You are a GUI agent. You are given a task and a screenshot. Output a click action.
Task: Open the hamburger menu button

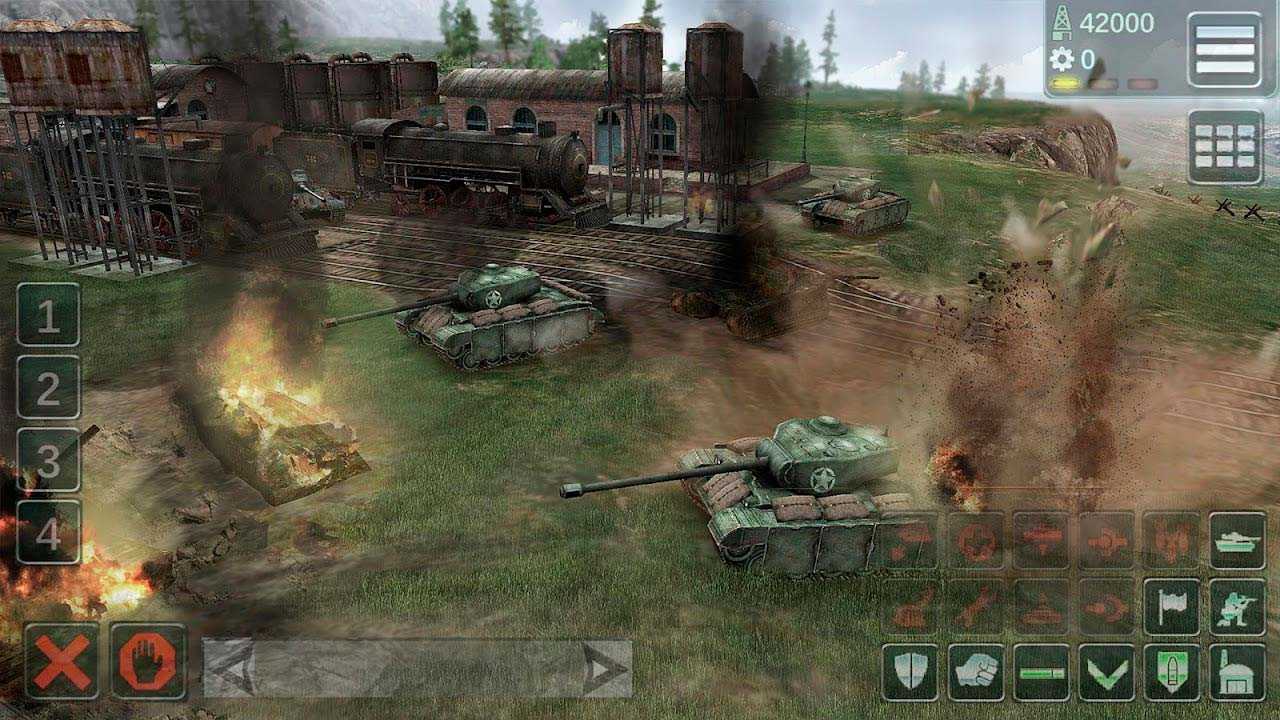click(1225, 50)
